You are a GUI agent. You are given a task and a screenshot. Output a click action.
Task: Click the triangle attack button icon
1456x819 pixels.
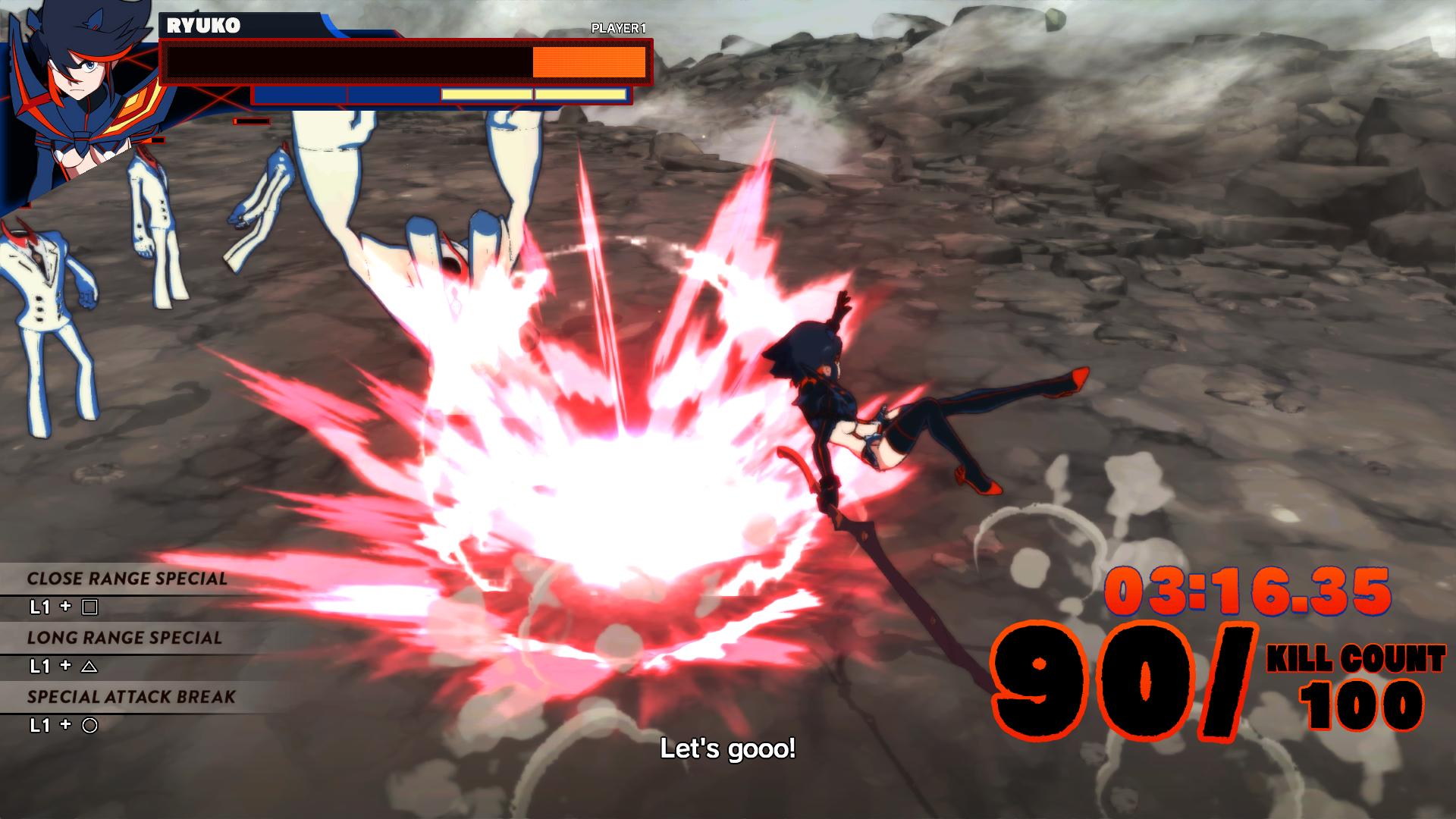tap(89, 667)
